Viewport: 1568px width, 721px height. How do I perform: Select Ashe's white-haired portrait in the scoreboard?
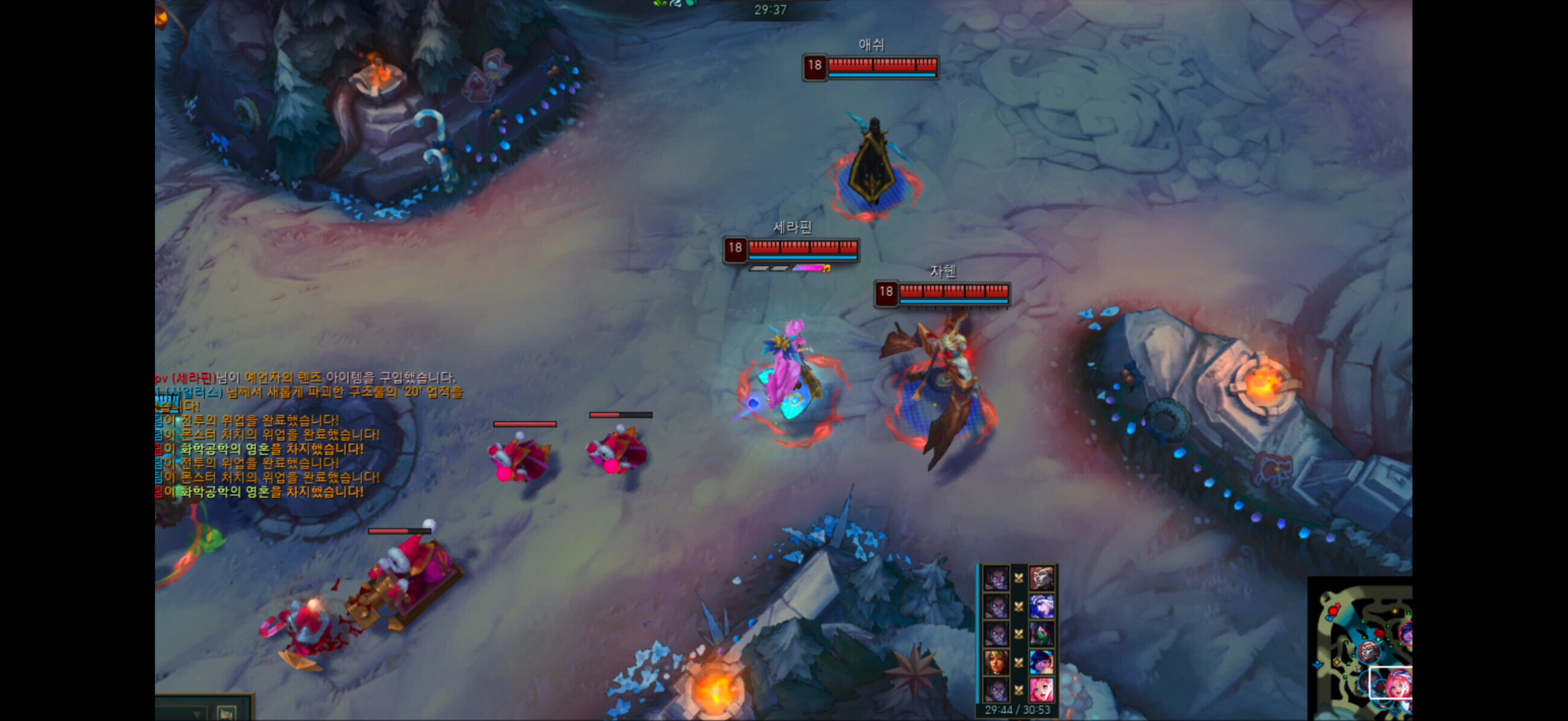pos(1042,606)
